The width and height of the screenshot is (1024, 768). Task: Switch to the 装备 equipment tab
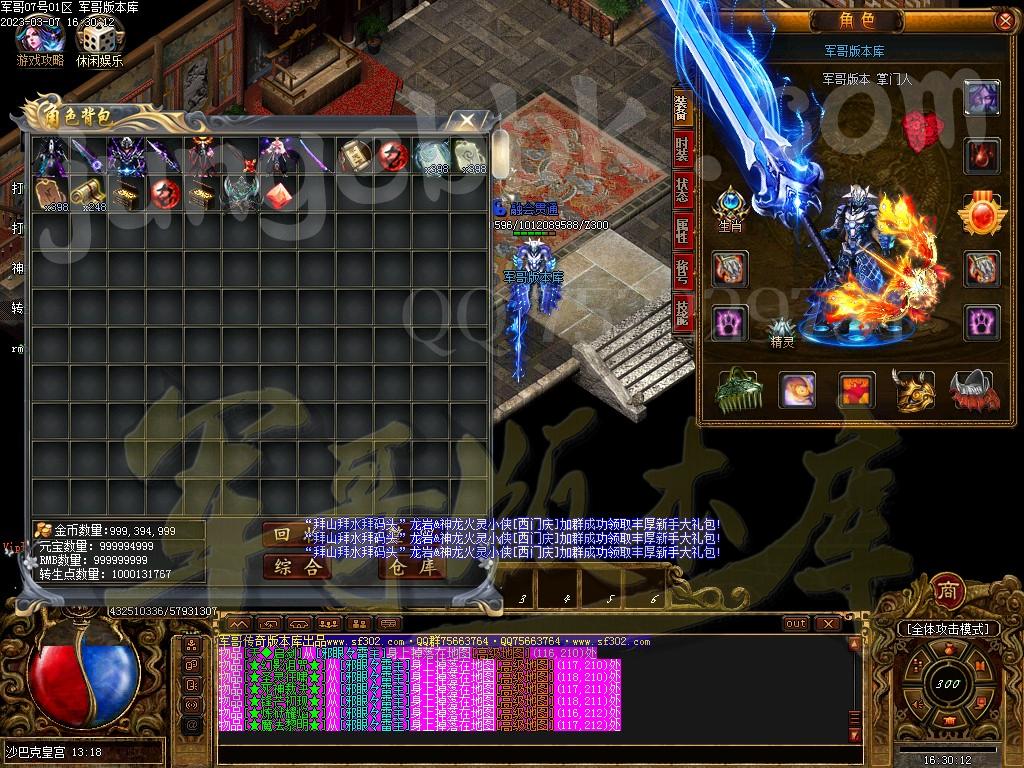pyautogui.click(x=682, y=108)
